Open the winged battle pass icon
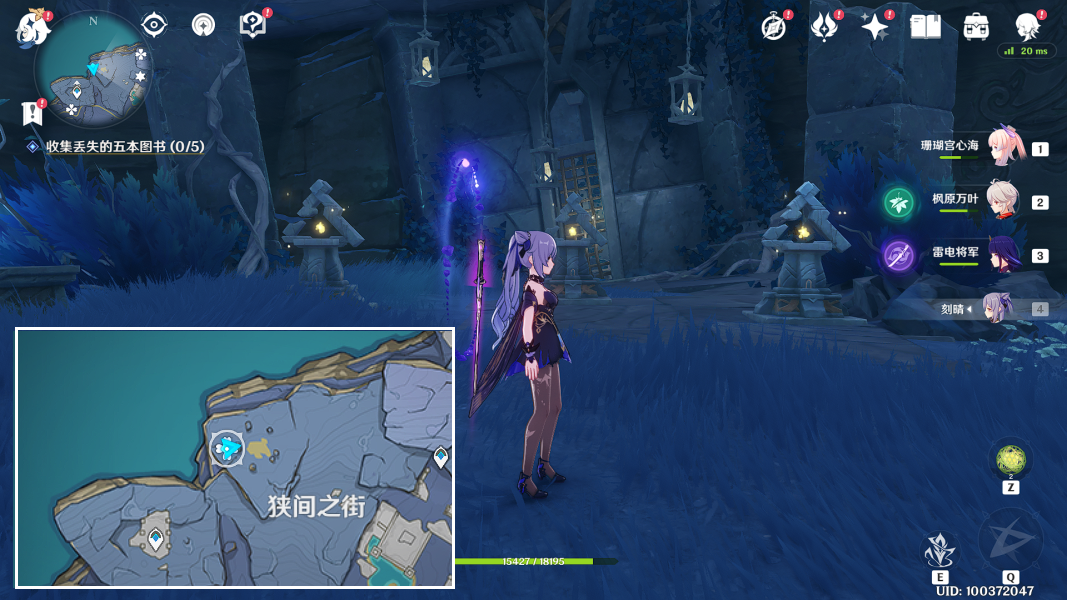1067x600 pixels. (823, 27)
